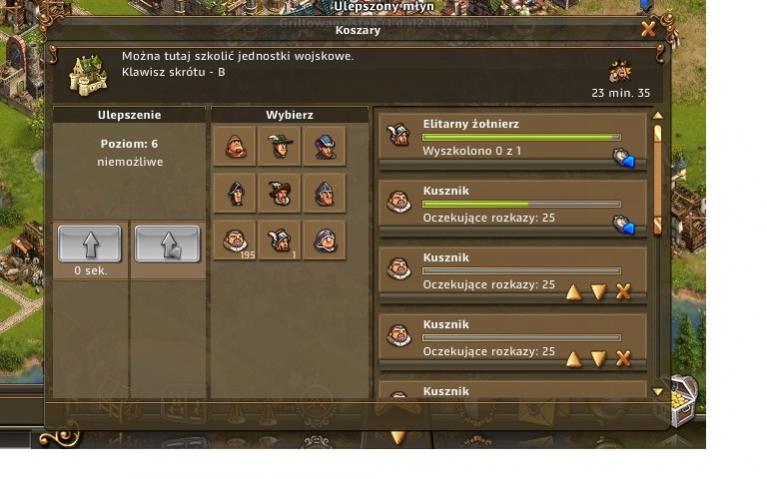Click the training queue's scroll-up arrow

657,131
